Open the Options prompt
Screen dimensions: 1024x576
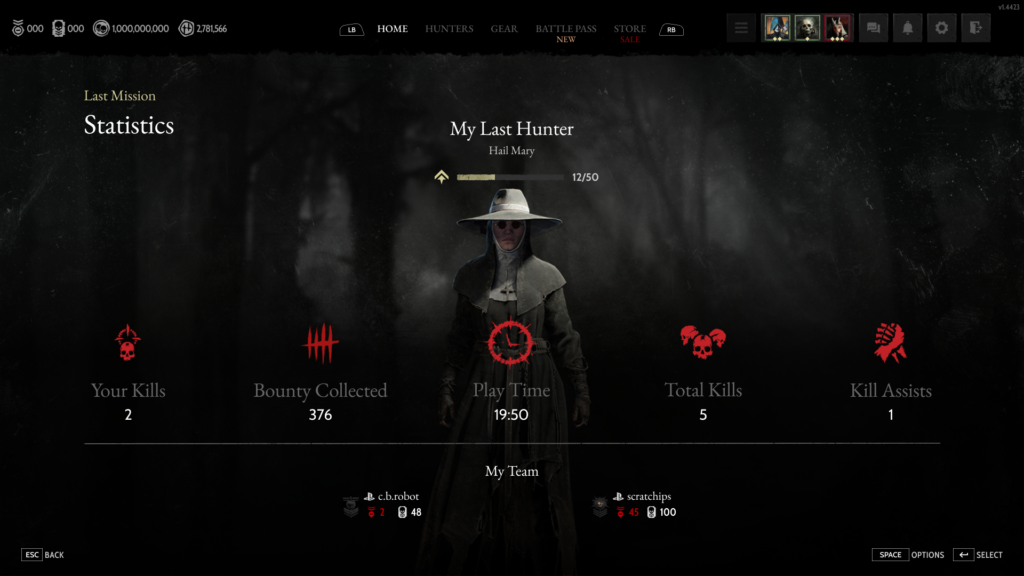click(908, 555)
